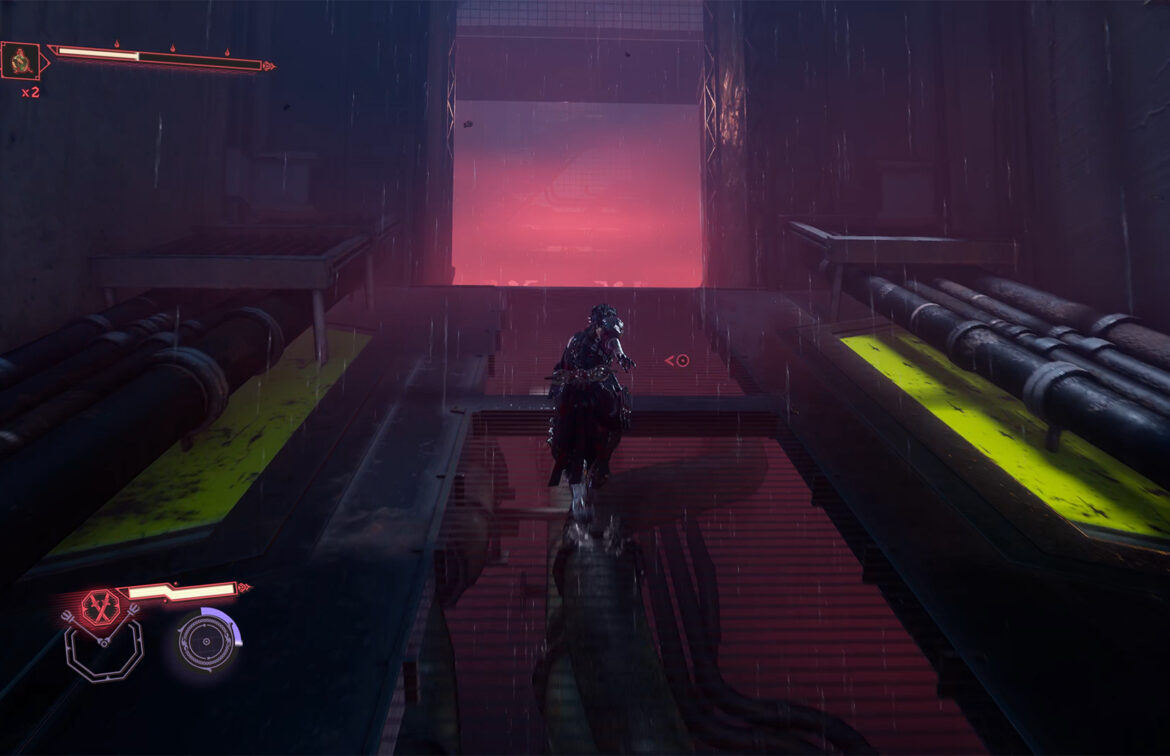Select the red crossed swords weapon icon

coord(99,608)
